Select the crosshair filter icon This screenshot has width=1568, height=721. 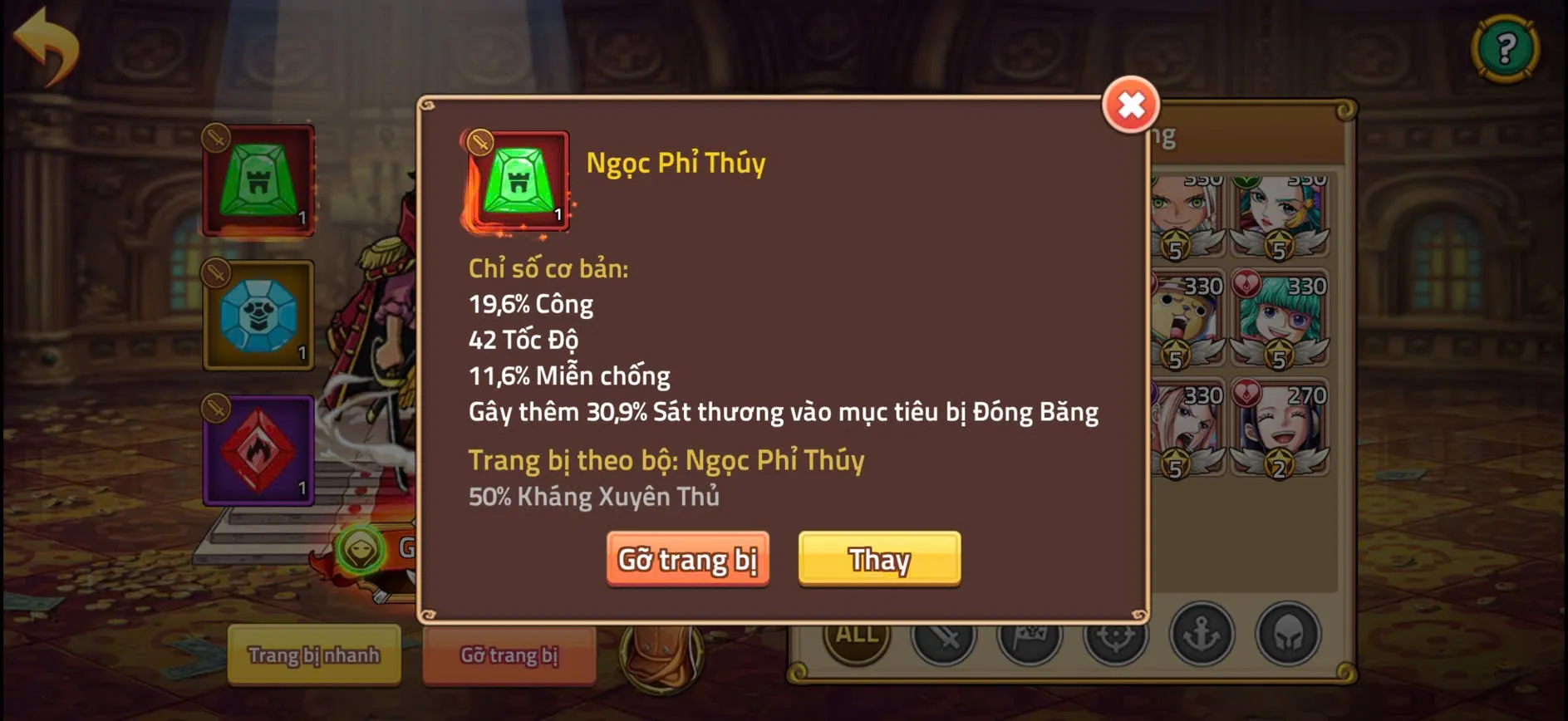pyautogui.click(x=1117, y=640)
